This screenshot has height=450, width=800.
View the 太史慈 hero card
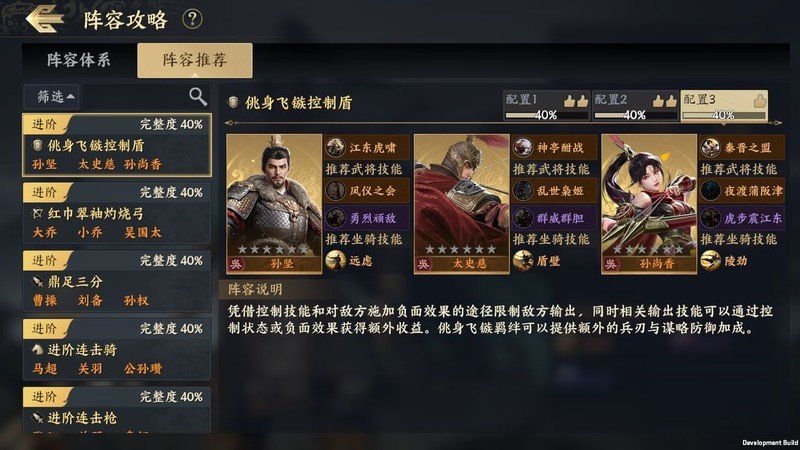click(x=462, y=204)
